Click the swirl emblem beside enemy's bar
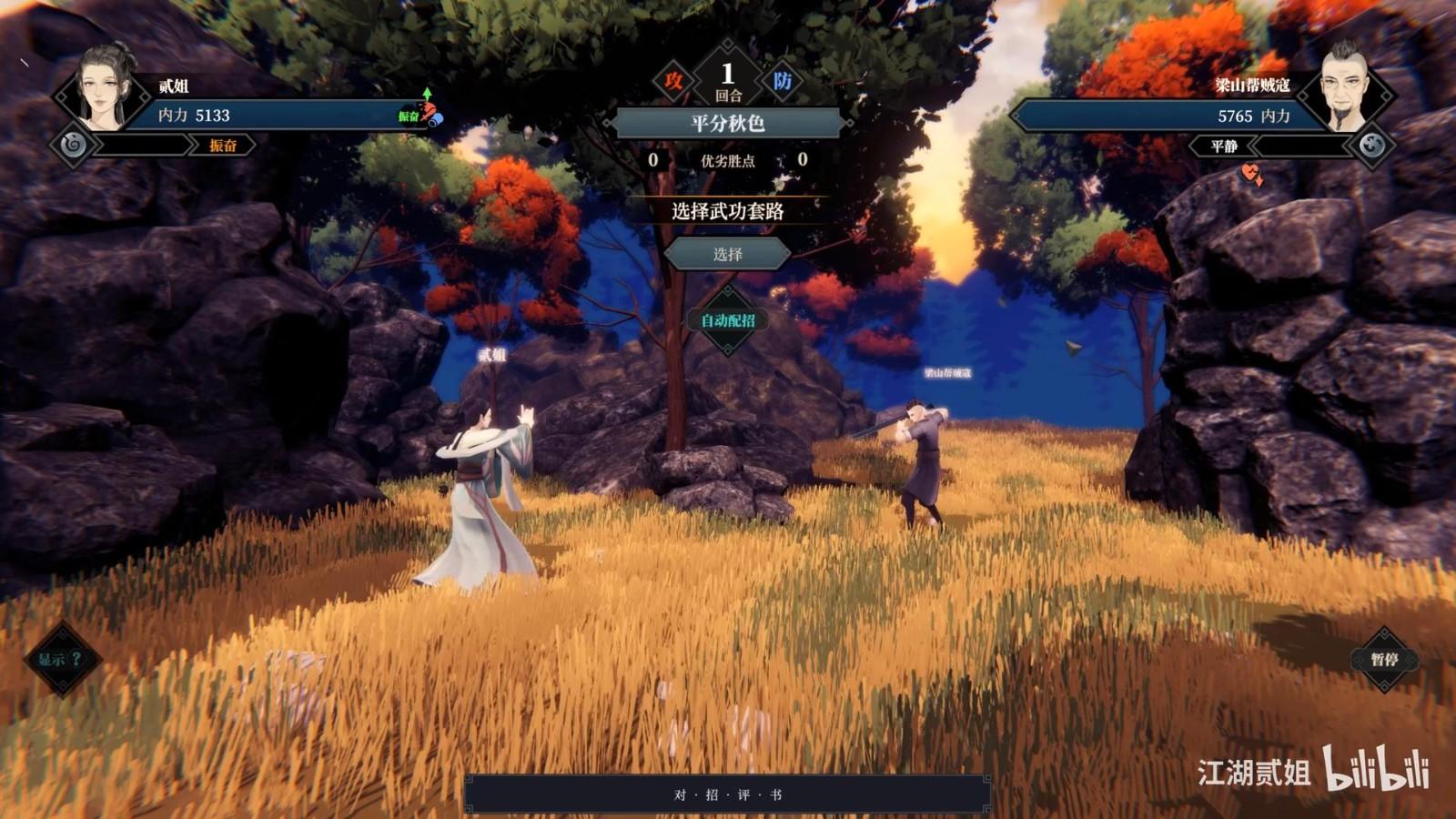The image size is (1456, 819). (x=1372, y=145)
